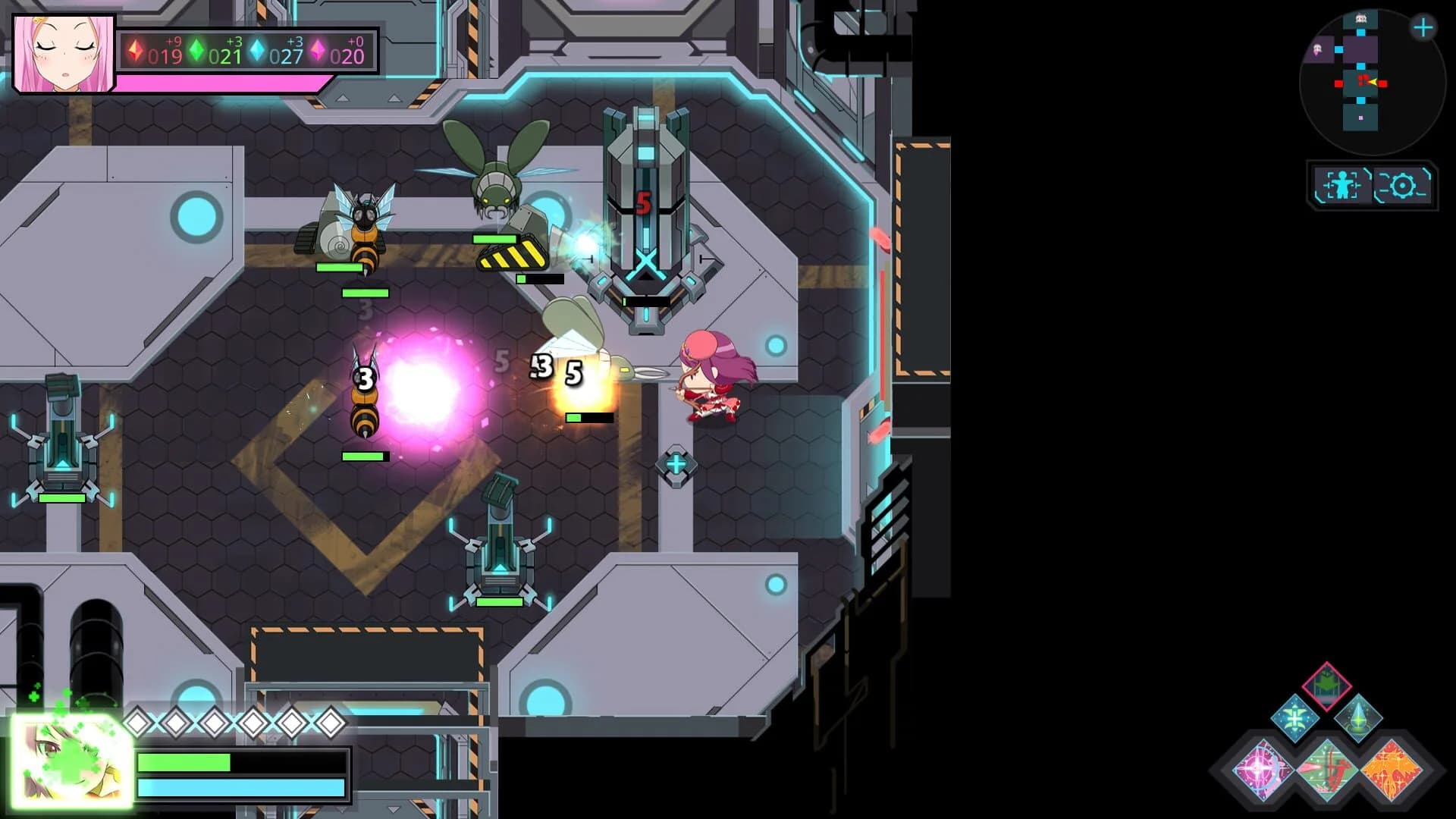The width and height of the screenshot is (1456, 819).
Task: Select the blue cross buff skill icon
Action: 1295,718
